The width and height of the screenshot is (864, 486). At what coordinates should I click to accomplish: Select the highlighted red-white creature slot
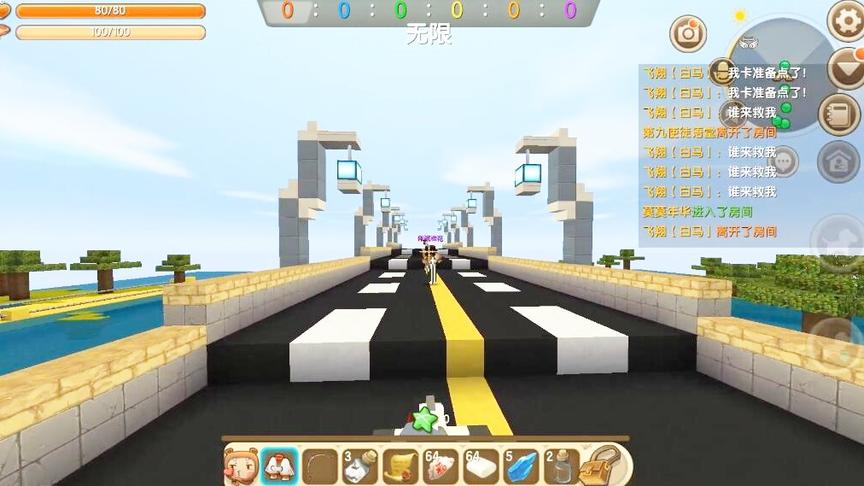(x=279, y=466)
